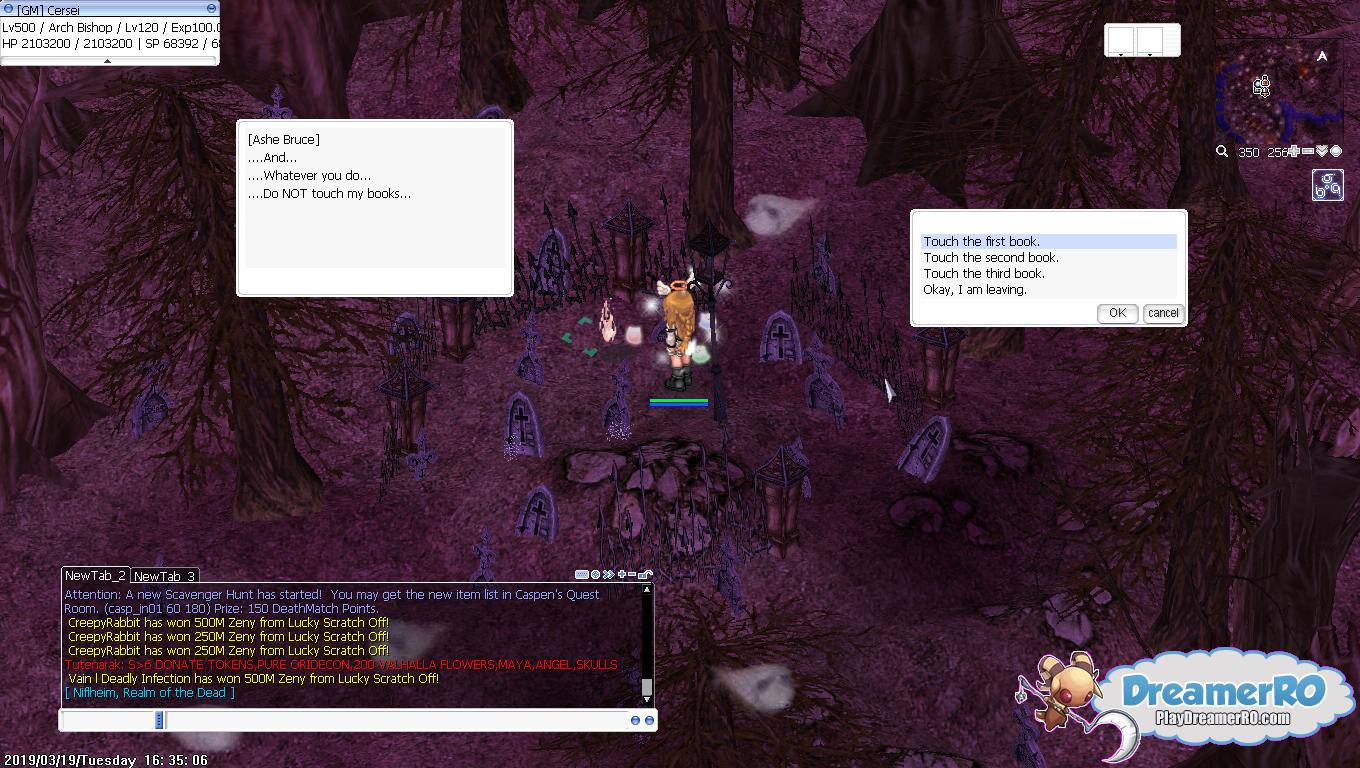Viewport: 1360px width, 768px height.
Task: Click the magnifier icon on the minimap
Action: point(1222,150)
